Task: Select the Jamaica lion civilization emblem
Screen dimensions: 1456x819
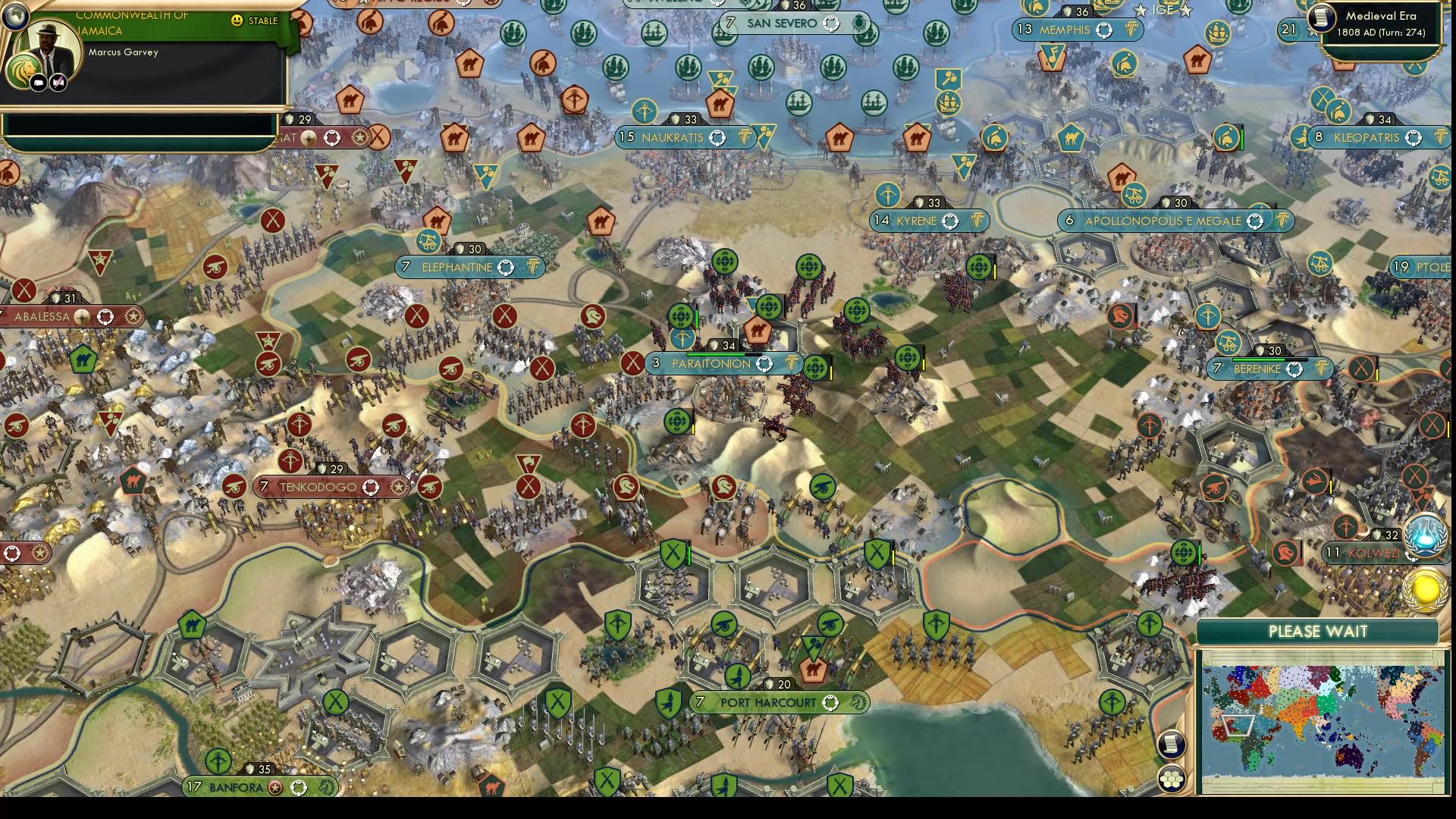Action: point(24,71)
